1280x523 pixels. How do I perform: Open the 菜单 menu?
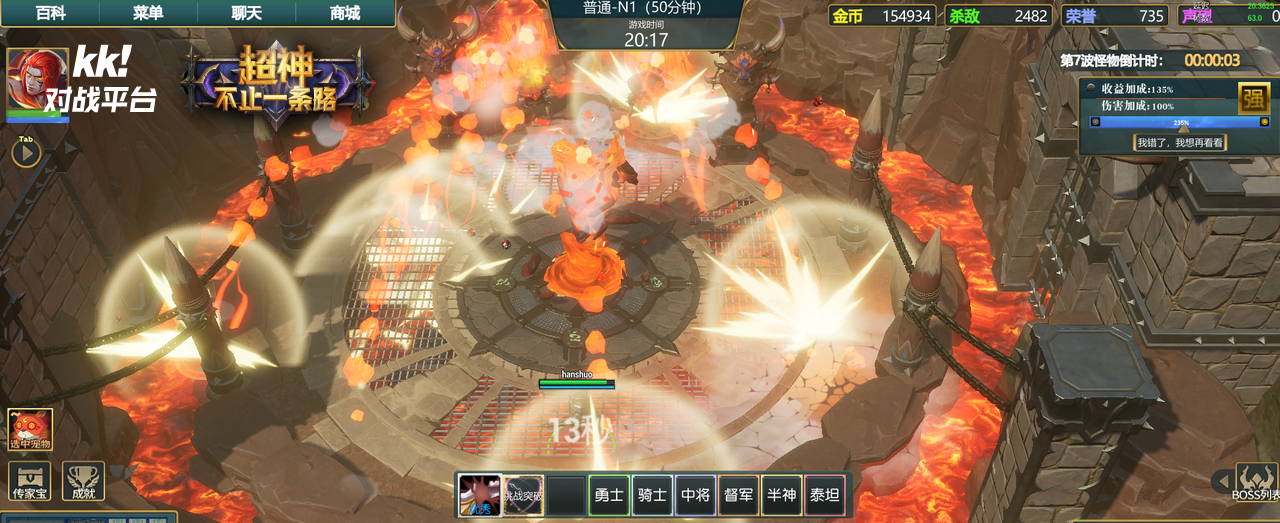point(148,13)
